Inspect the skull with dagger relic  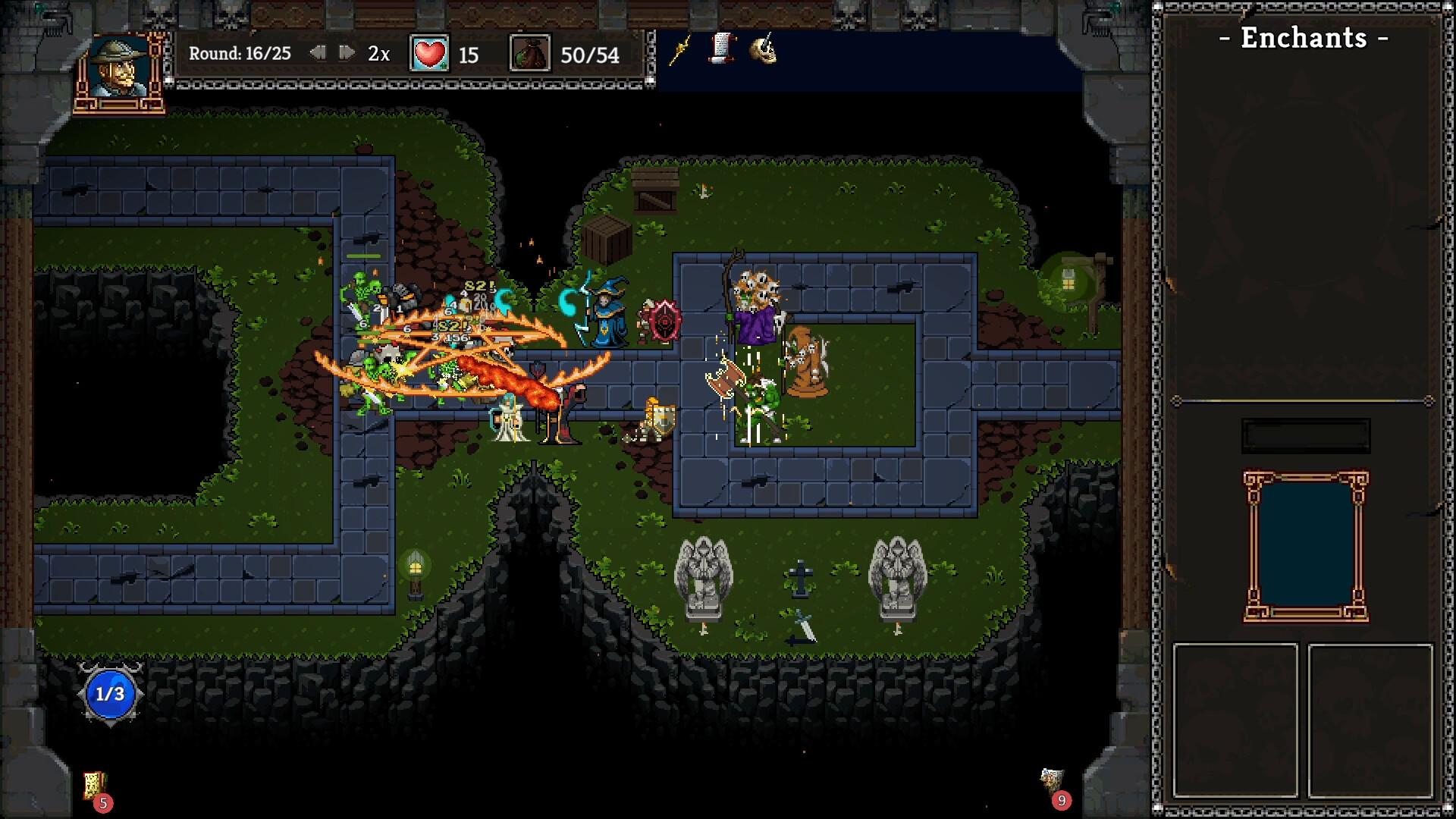(x=763, y=49)
